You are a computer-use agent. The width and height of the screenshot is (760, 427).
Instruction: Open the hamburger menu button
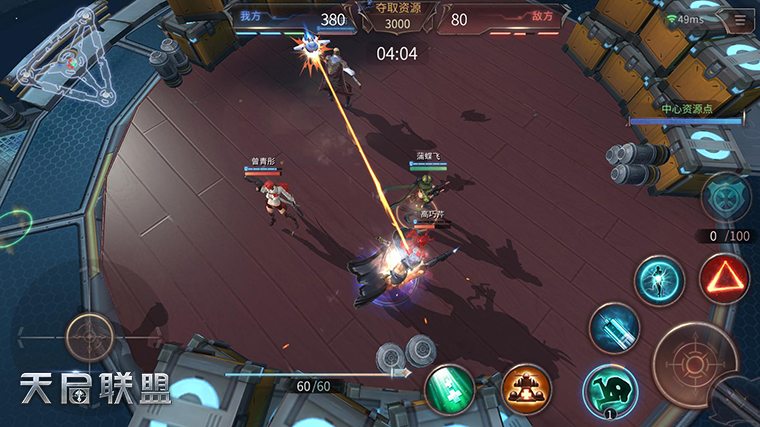point(740,20)
